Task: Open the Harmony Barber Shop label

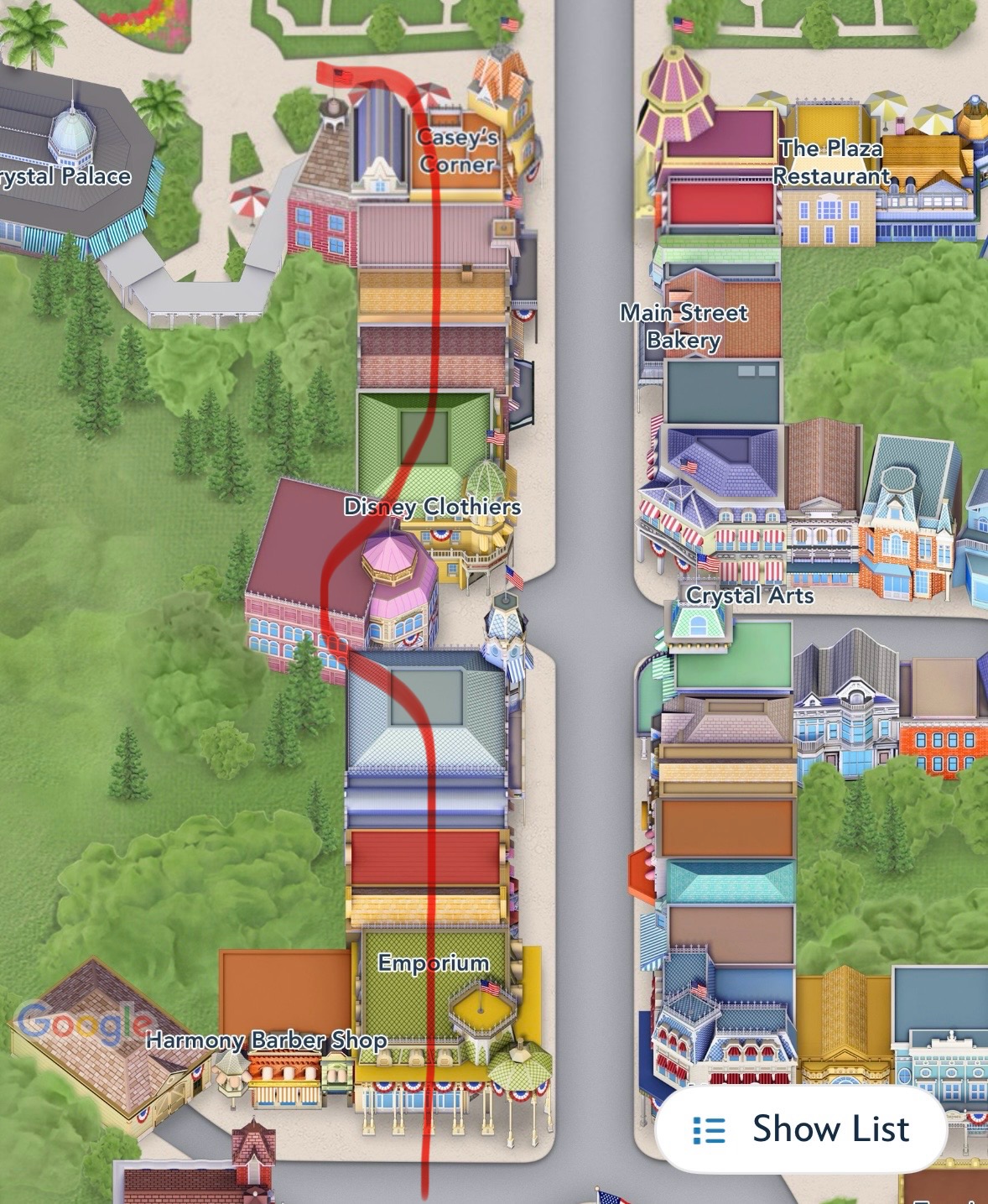Action: coord(266,1040)
